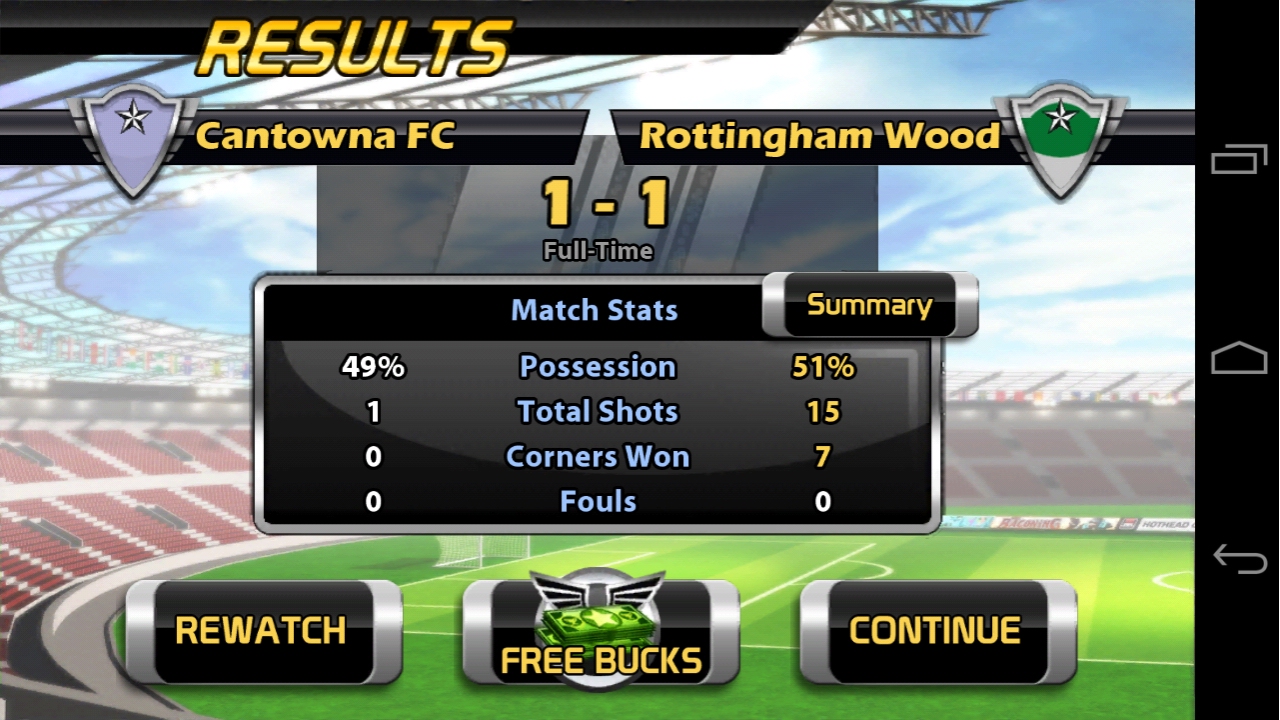Tap the Android back button
1280x720 pixels.
(x=1239, y=558)
